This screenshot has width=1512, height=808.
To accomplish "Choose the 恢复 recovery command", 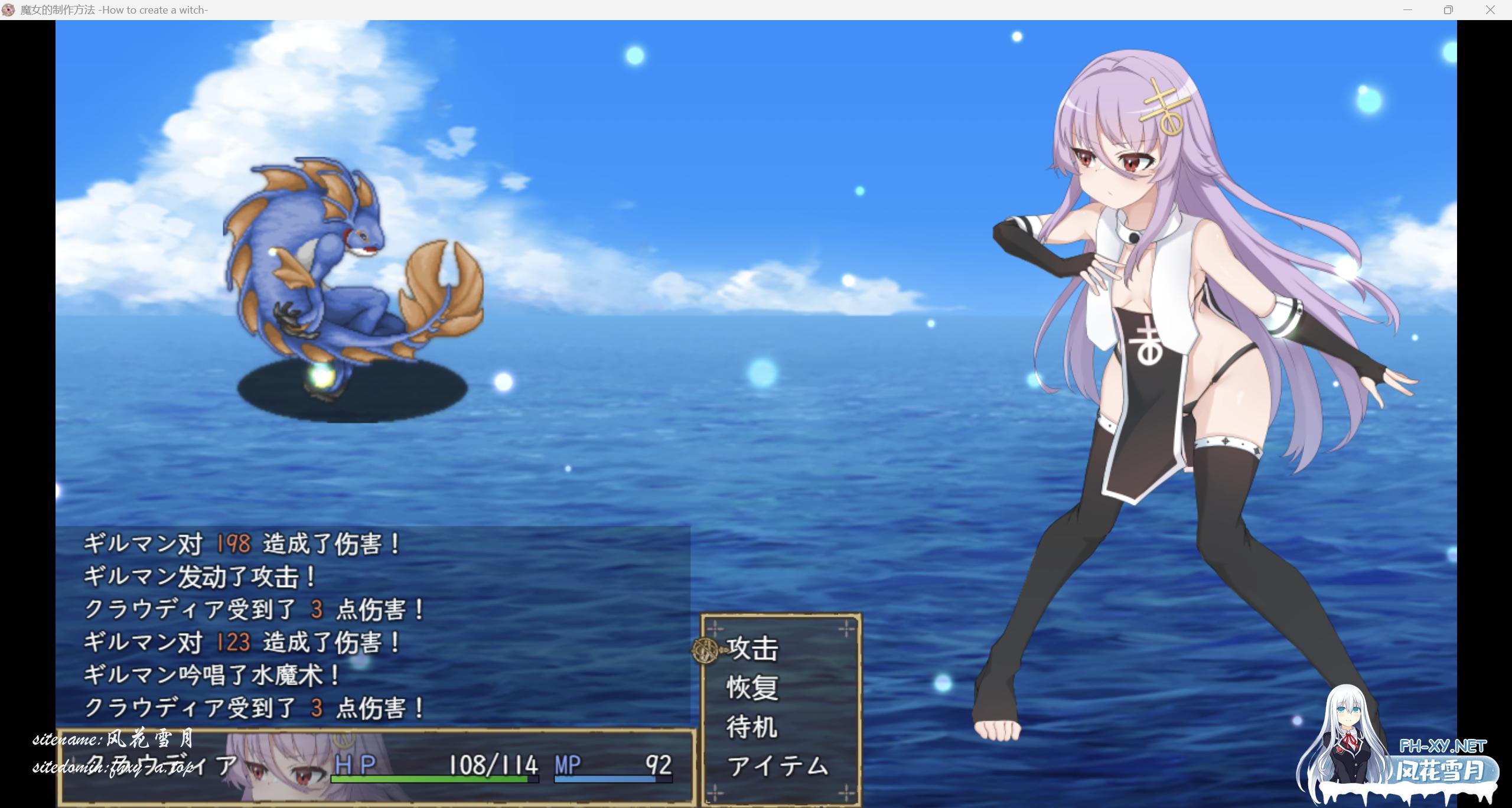I will point(751,687).
